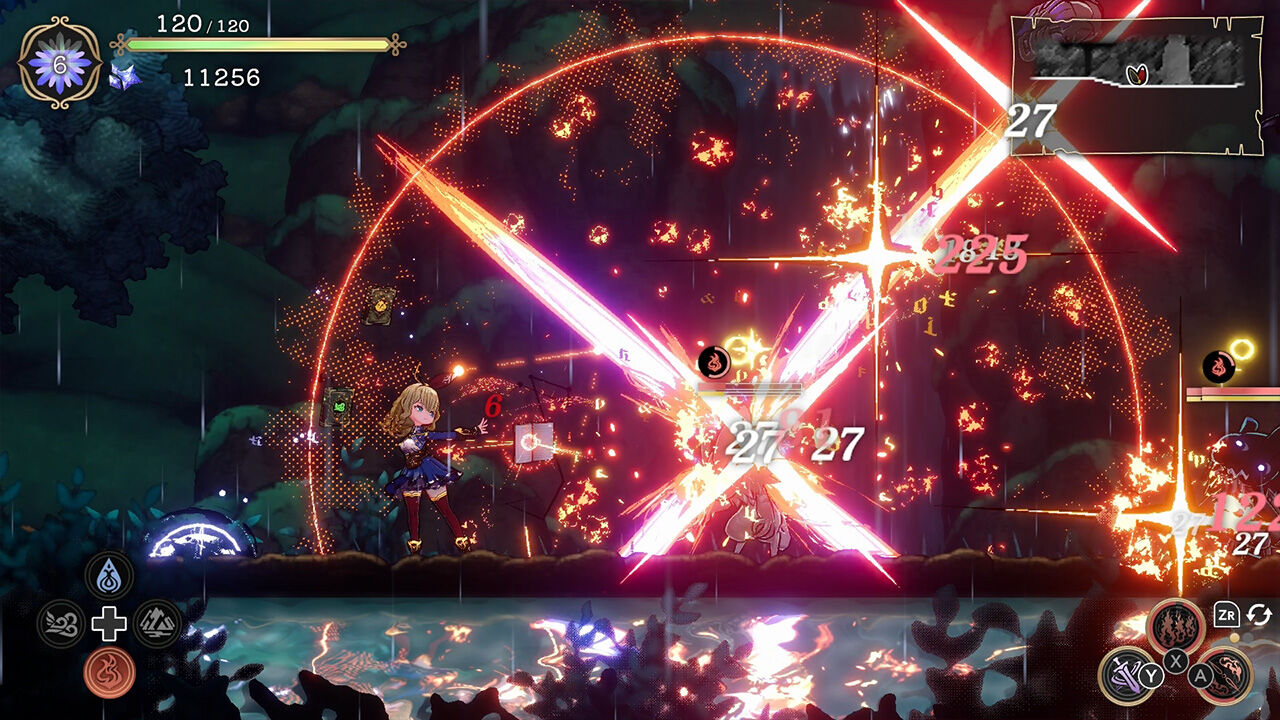Click the green 120/120 health bar
Screen dimensions: 1280x720
pos(255,44)
